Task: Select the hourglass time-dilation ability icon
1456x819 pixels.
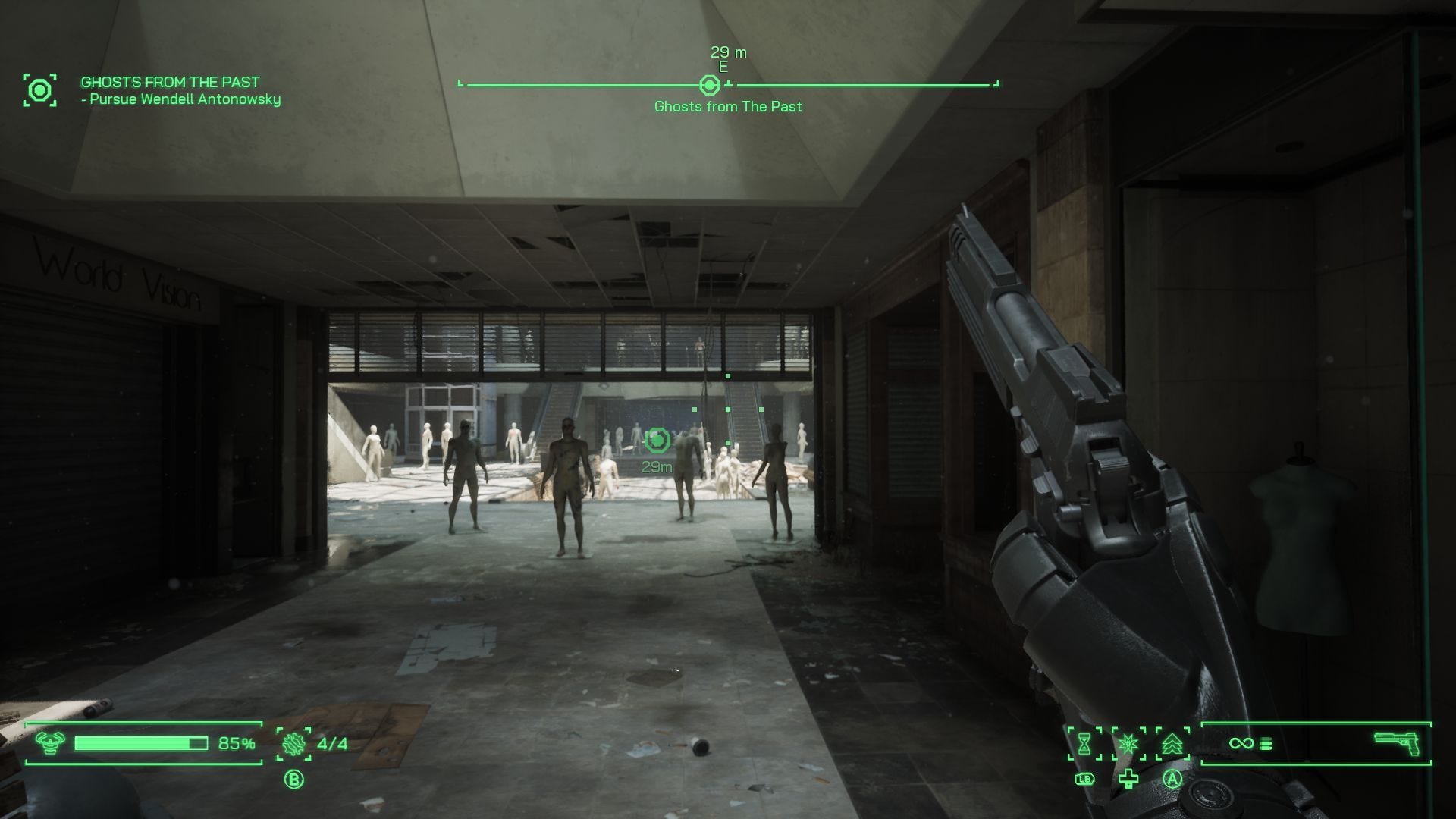Action: [x=1084, y=744]
